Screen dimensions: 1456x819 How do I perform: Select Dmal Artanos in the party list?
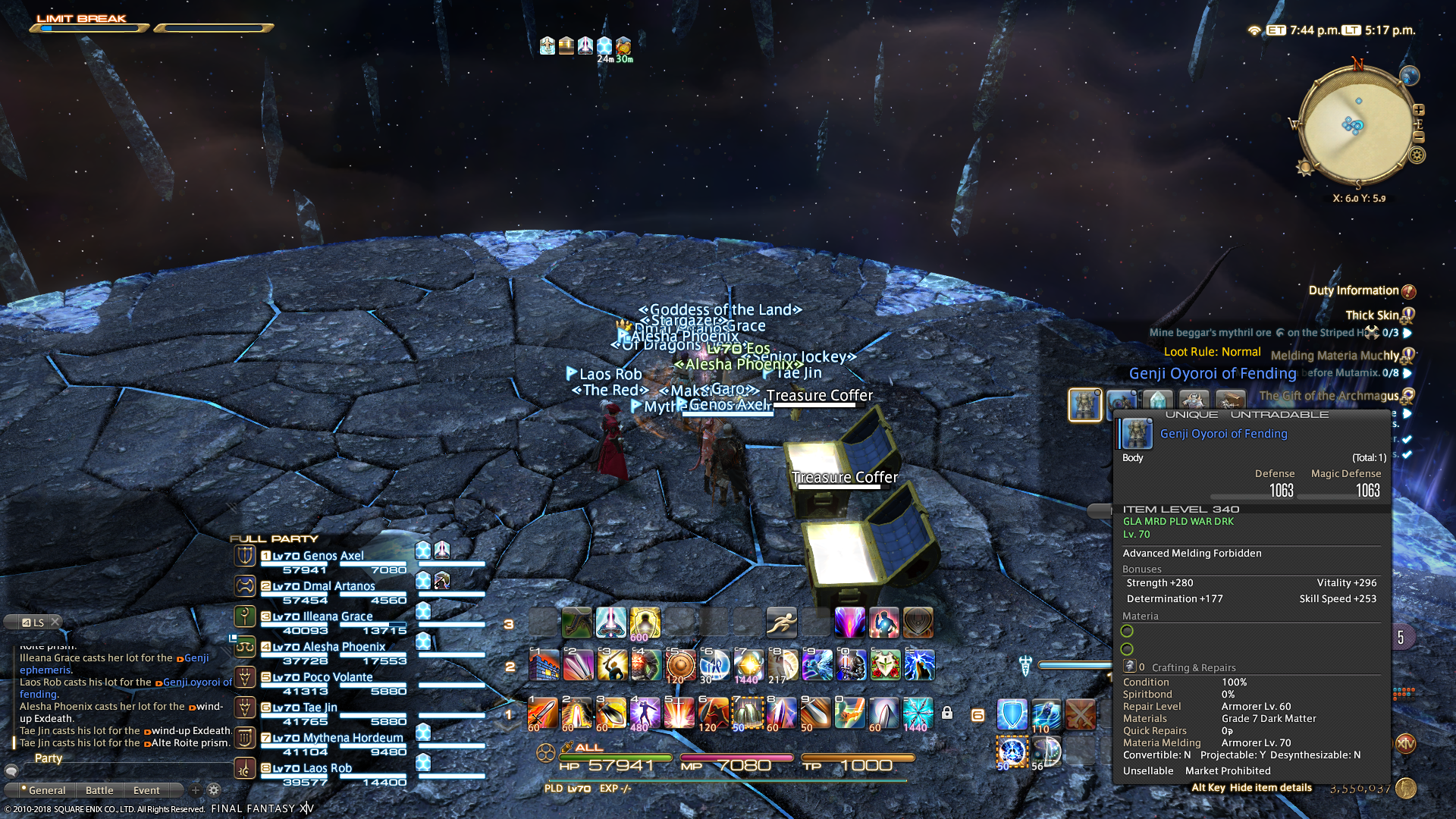(338, 586)
